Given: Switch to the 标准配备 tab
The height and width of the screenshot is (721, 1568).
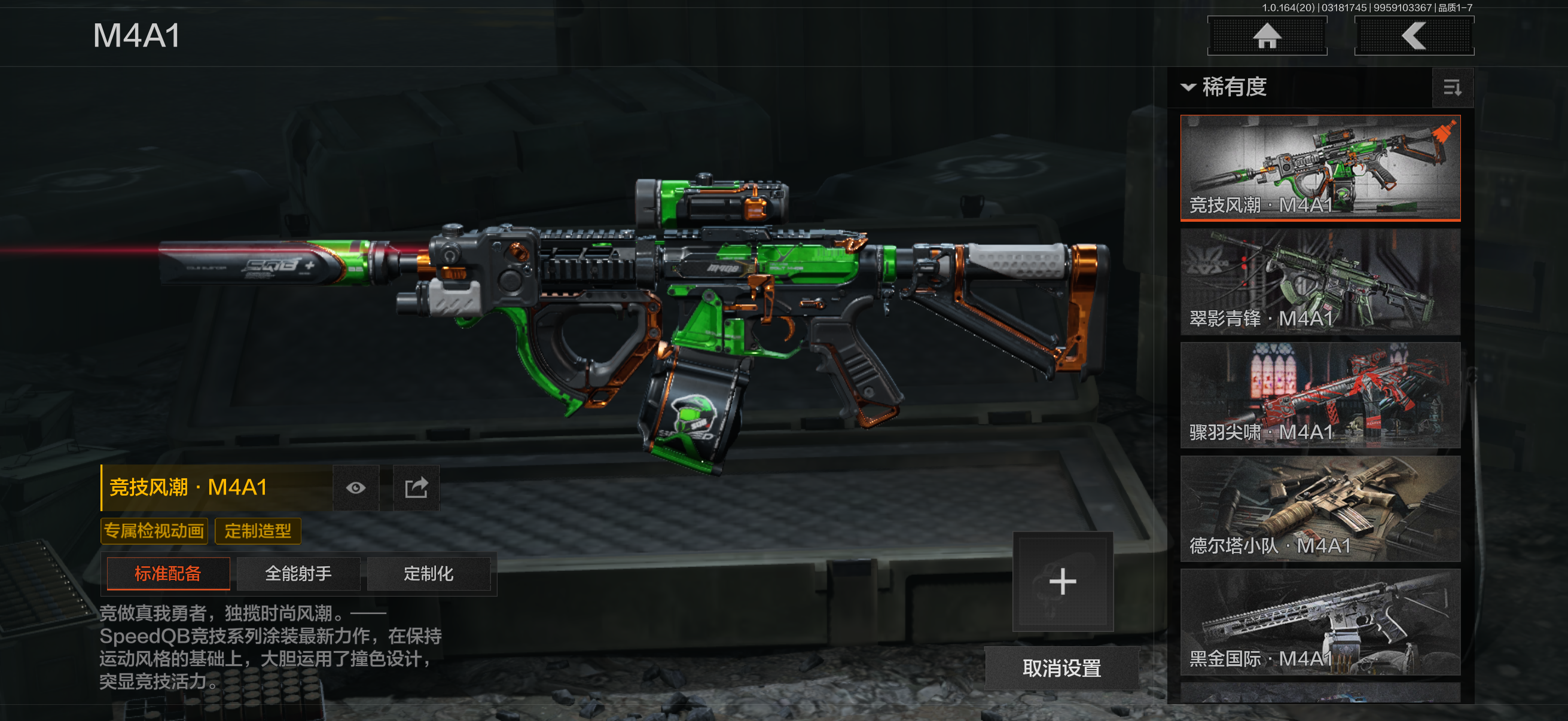Looking at the screenshot, I should [x=168, y=574].
